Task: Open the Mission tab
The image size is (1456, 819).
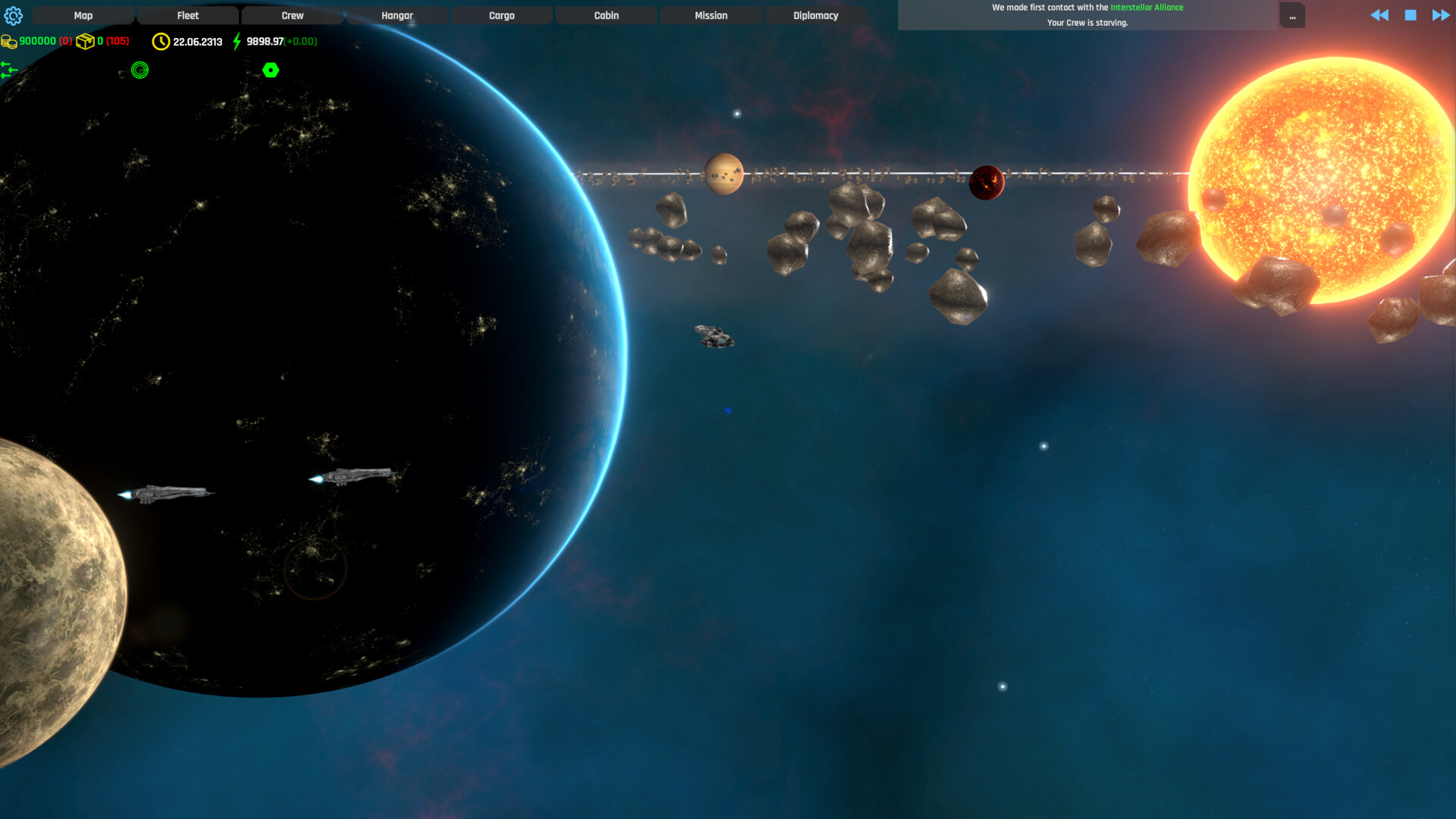Action: point(711,14)
